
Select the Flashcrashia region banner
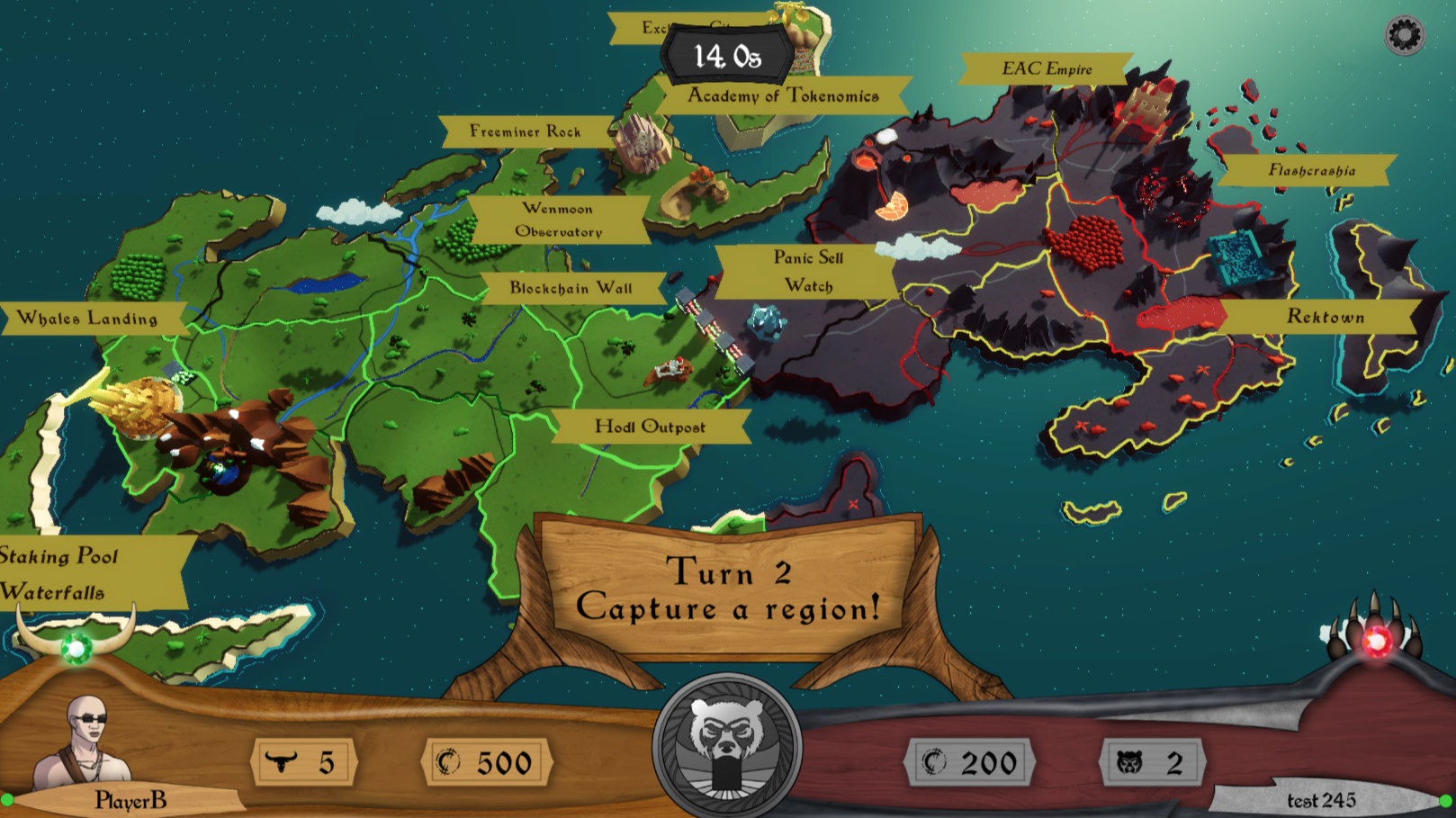click(1311, 170)
